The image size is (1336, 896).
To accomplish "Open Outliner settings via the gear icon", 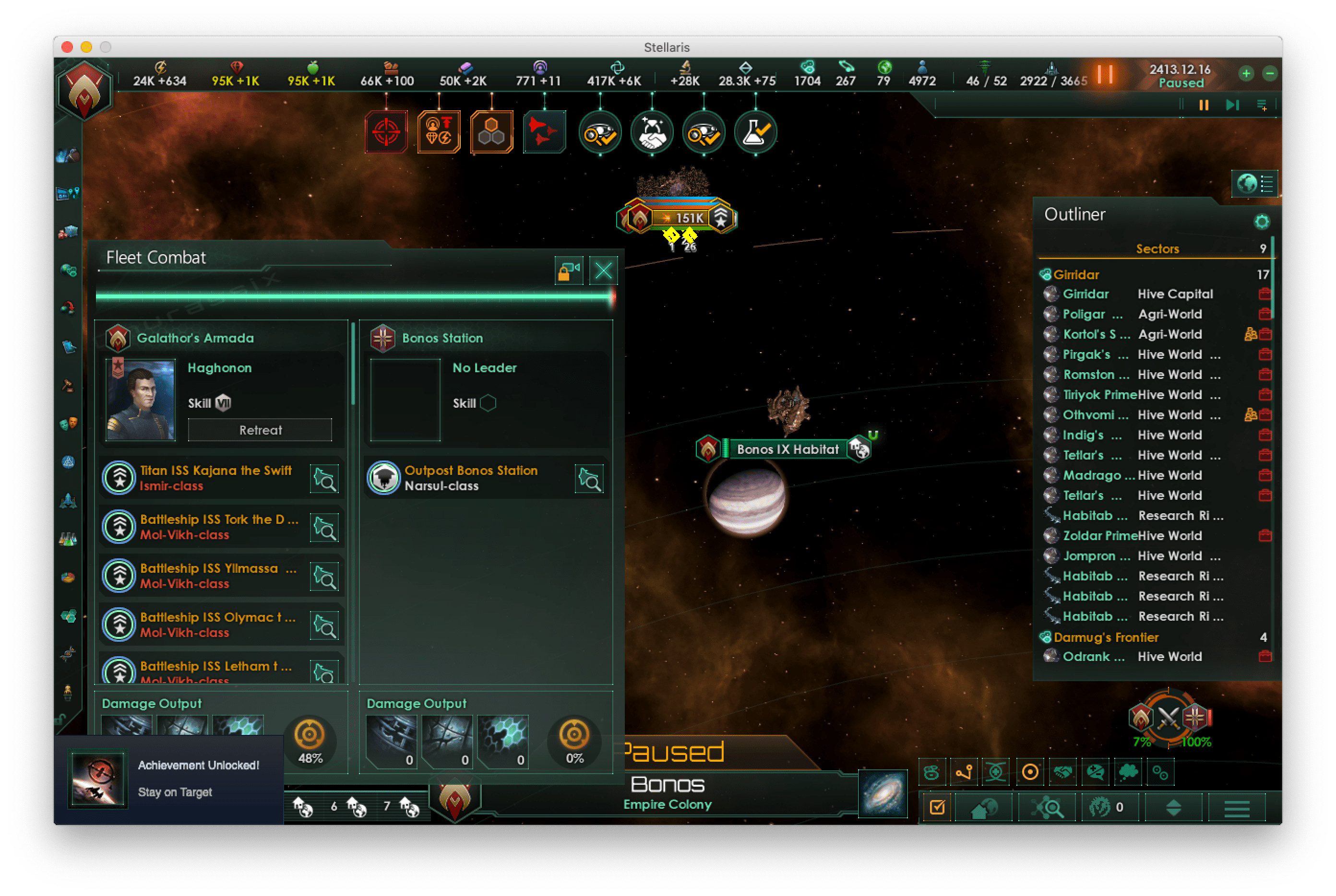I will point(1263,222).
